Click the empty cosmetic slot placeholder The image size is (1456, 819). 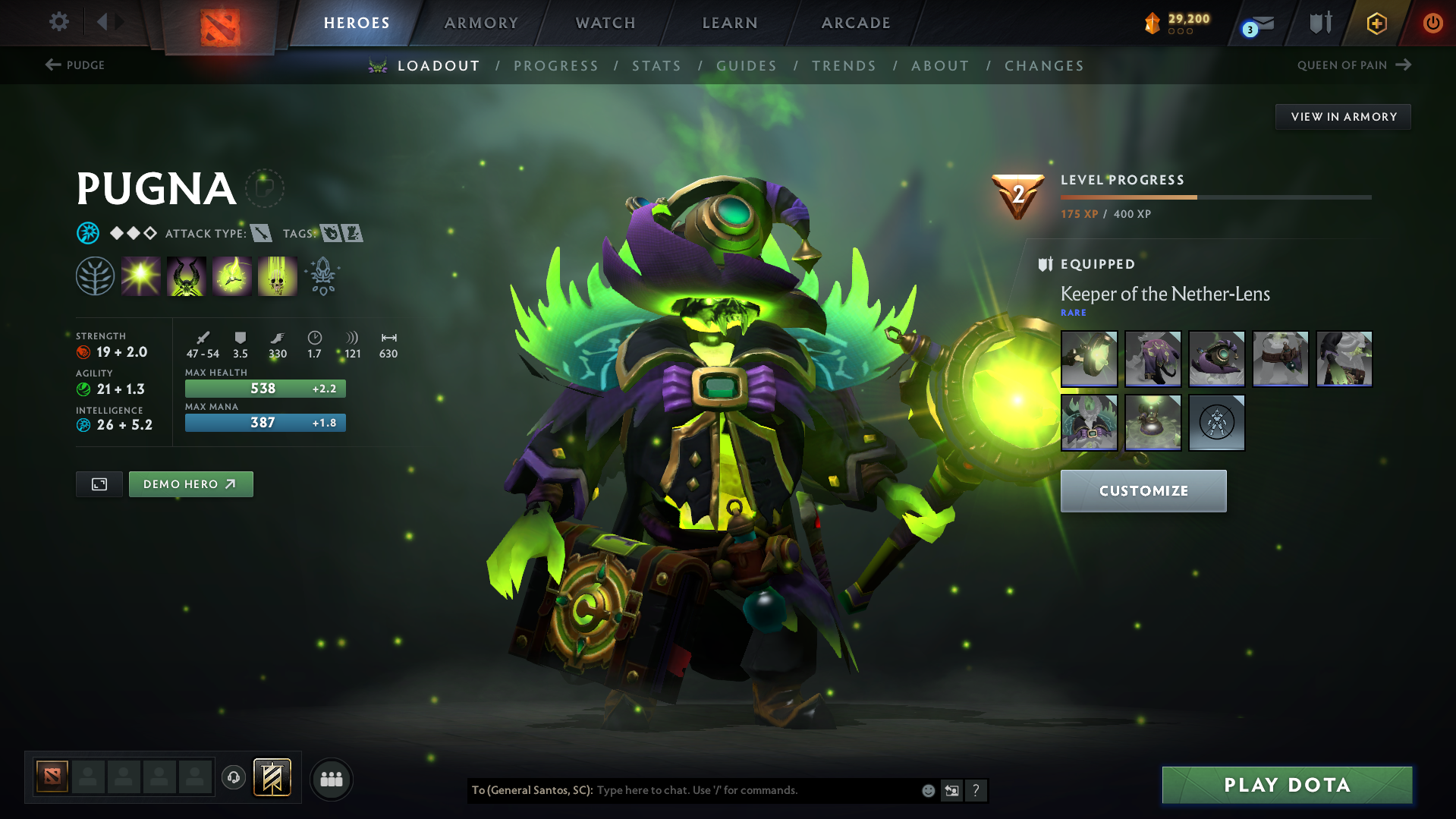pos(1217,423)
